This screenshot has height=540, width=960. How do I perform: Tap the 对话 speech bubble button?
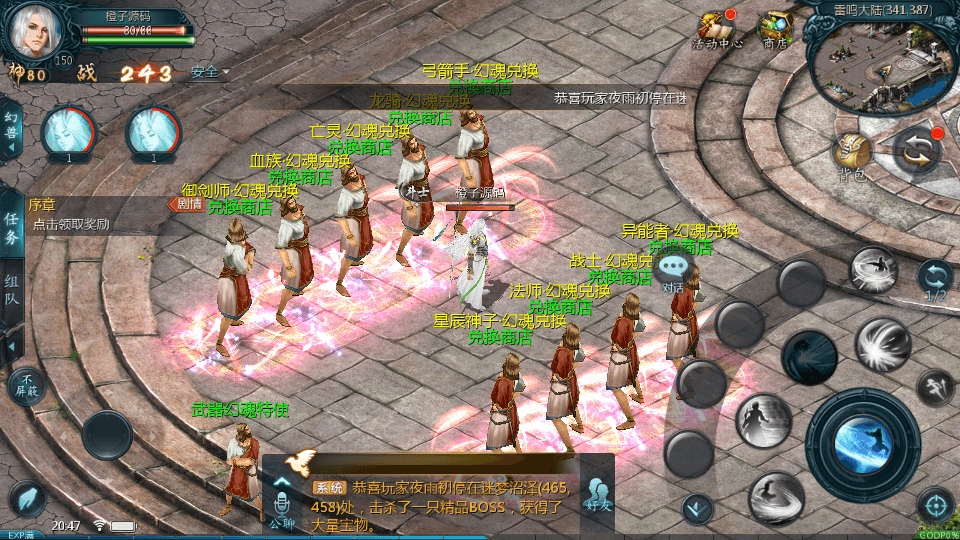coord(673,270)
